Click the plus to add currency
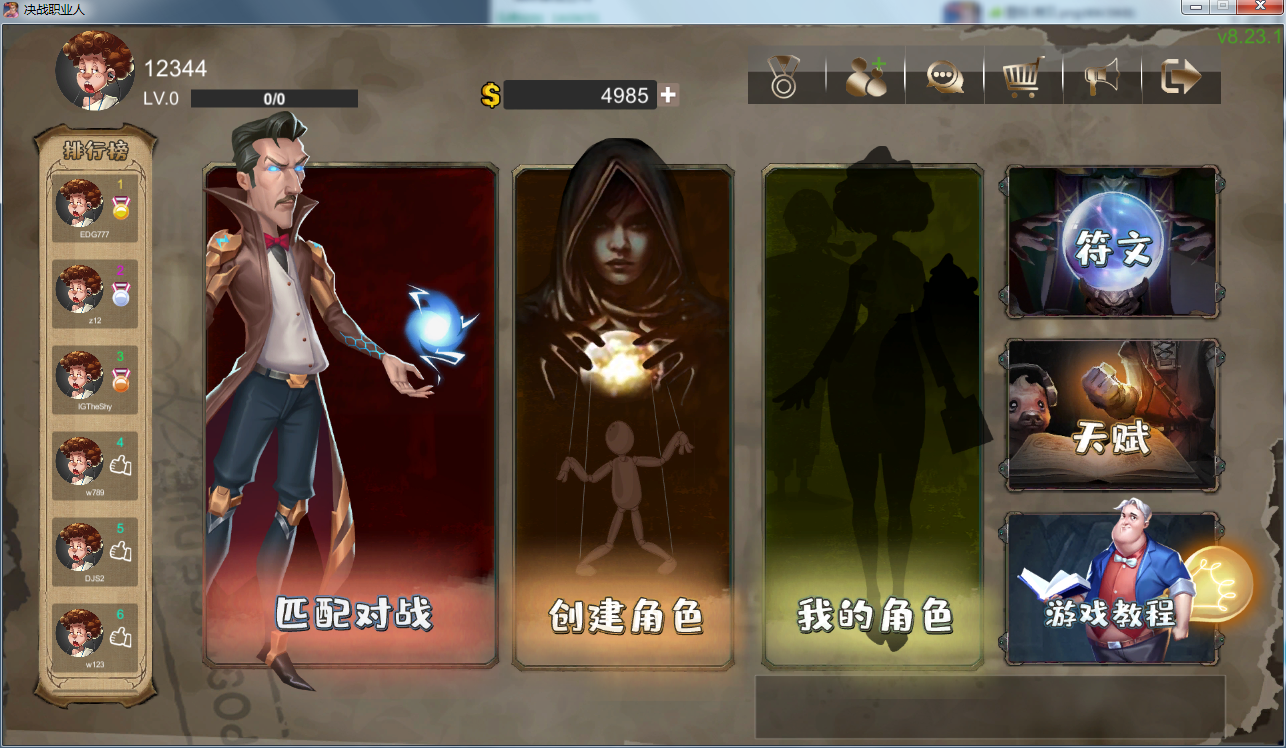The height and width of the screenshot is (748, 1286). tap(666, 95)
